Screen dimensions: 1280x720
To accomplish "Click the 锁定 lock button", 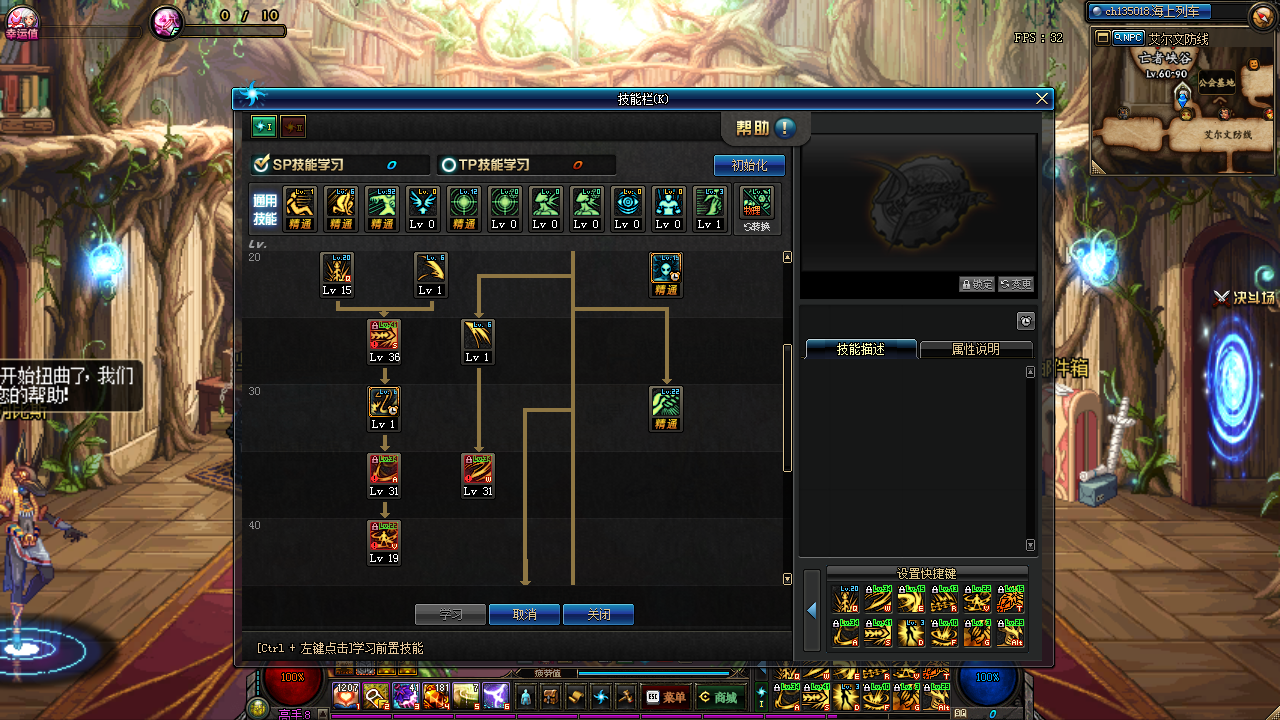I will click(976, 284).
